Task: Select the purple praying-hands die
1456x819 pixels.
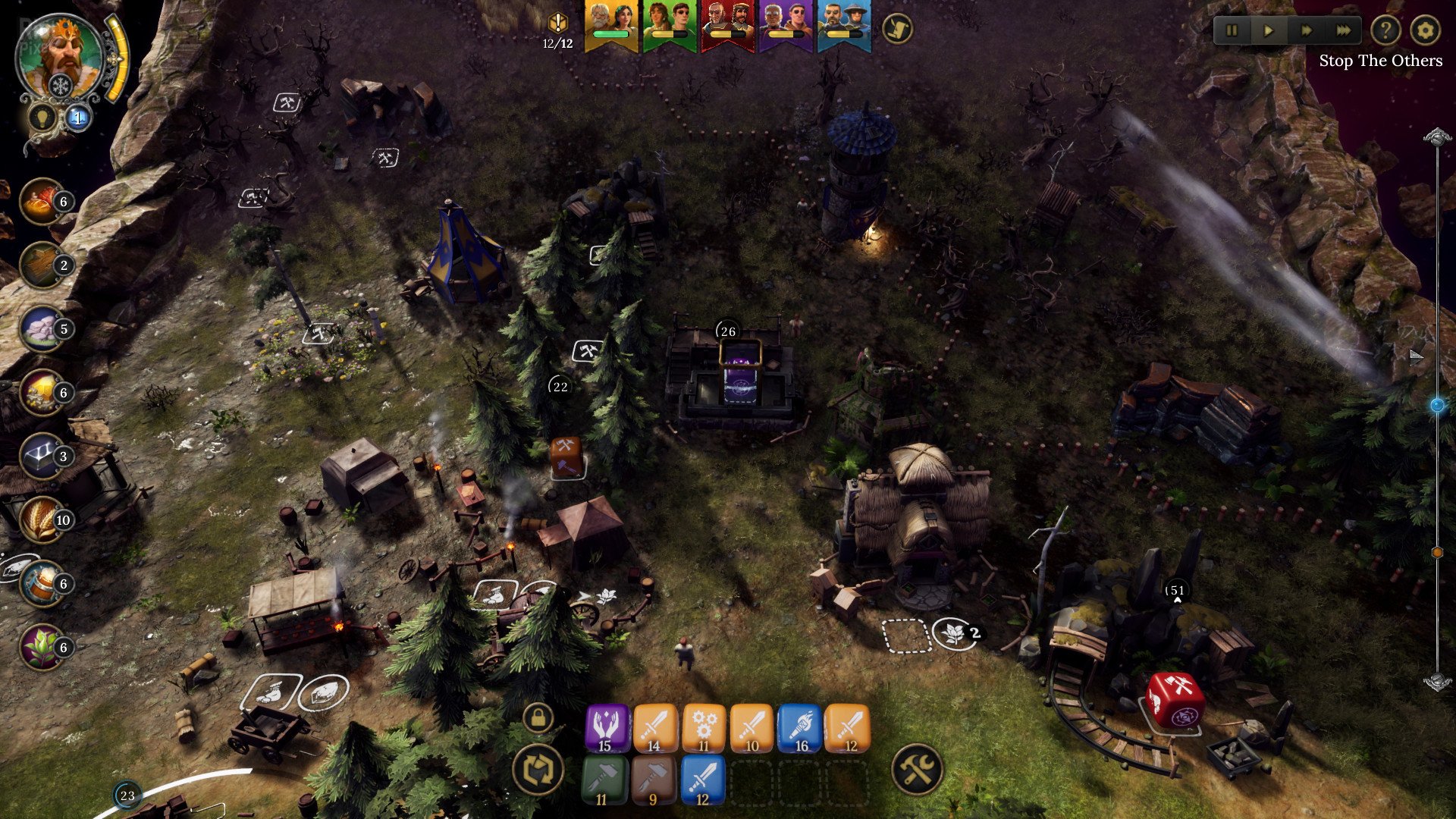Action: coord(607,728)
